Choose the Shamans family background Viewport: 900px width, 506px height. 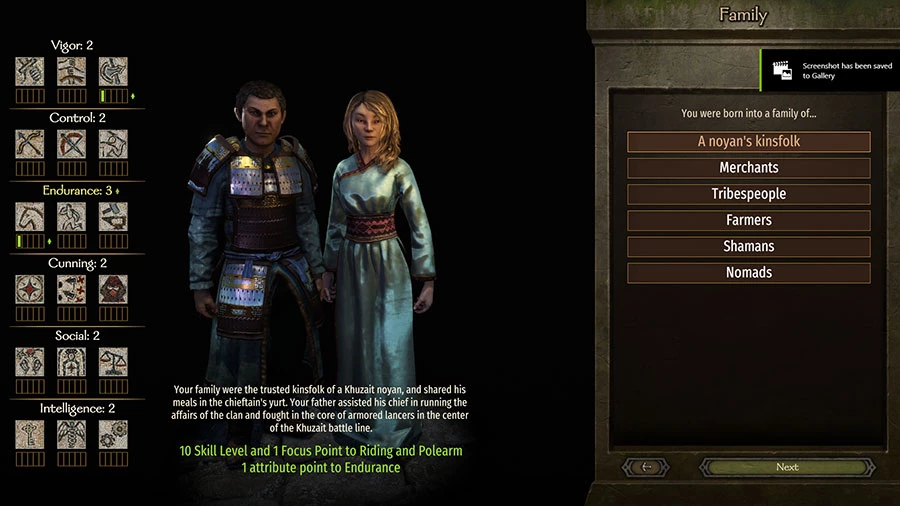click(748, 246)
